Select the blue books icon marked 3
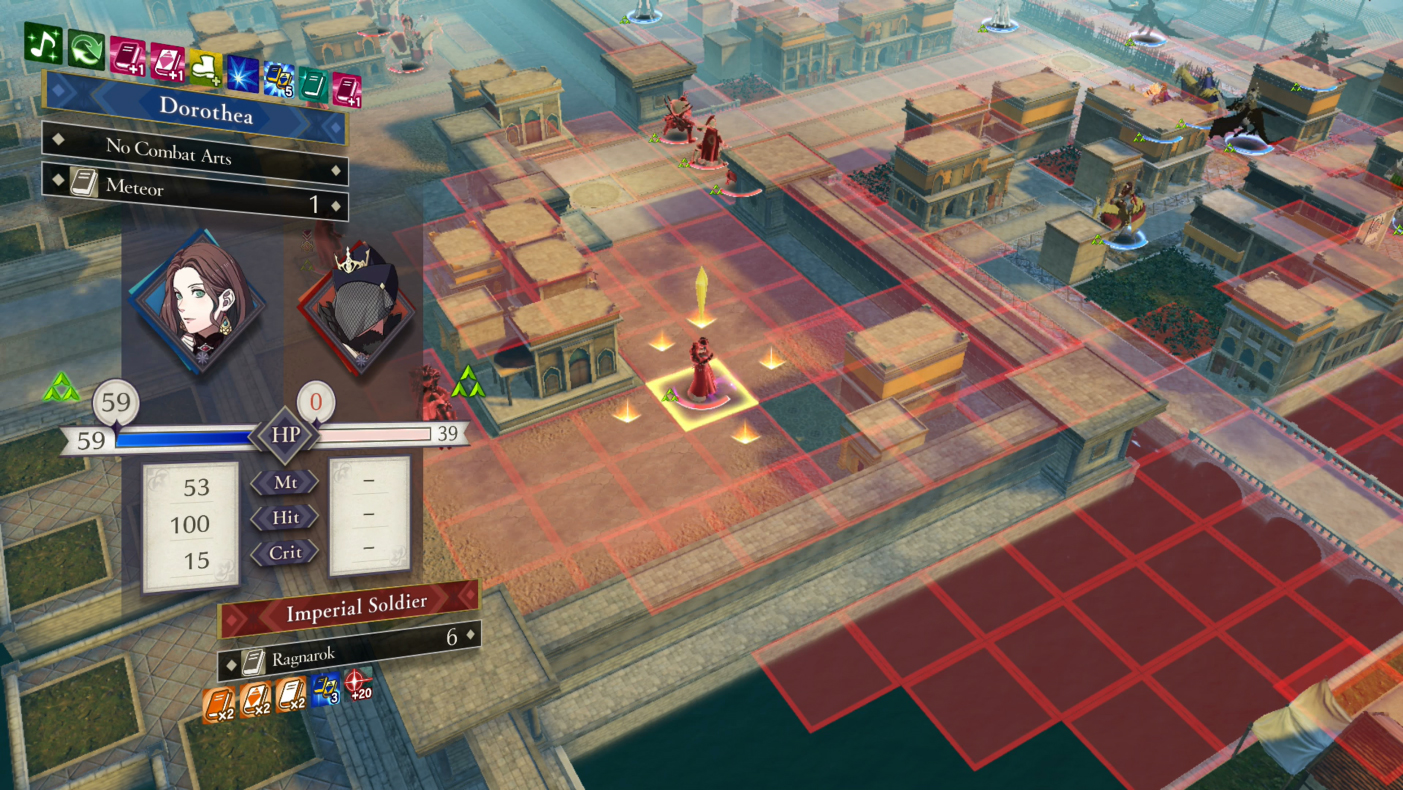1403x790 pixels. click(325, 688)
